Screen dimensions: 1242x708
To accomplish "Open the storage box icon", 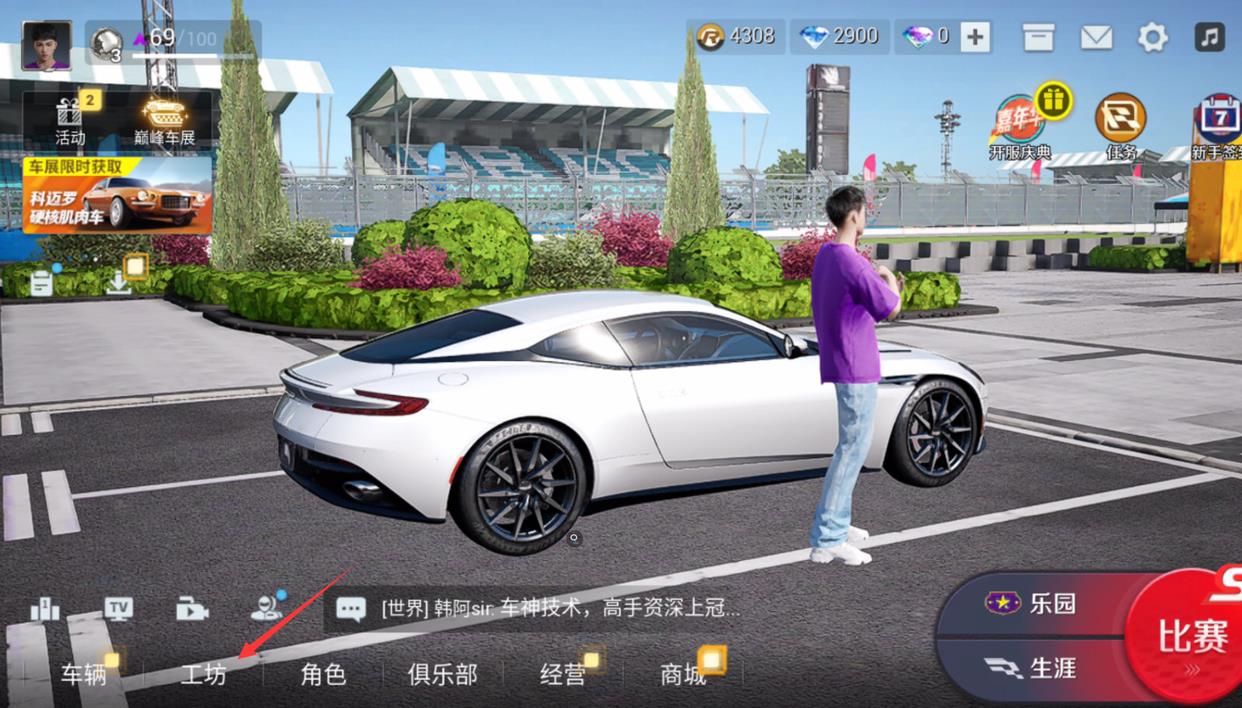I will coord(1038,38).
